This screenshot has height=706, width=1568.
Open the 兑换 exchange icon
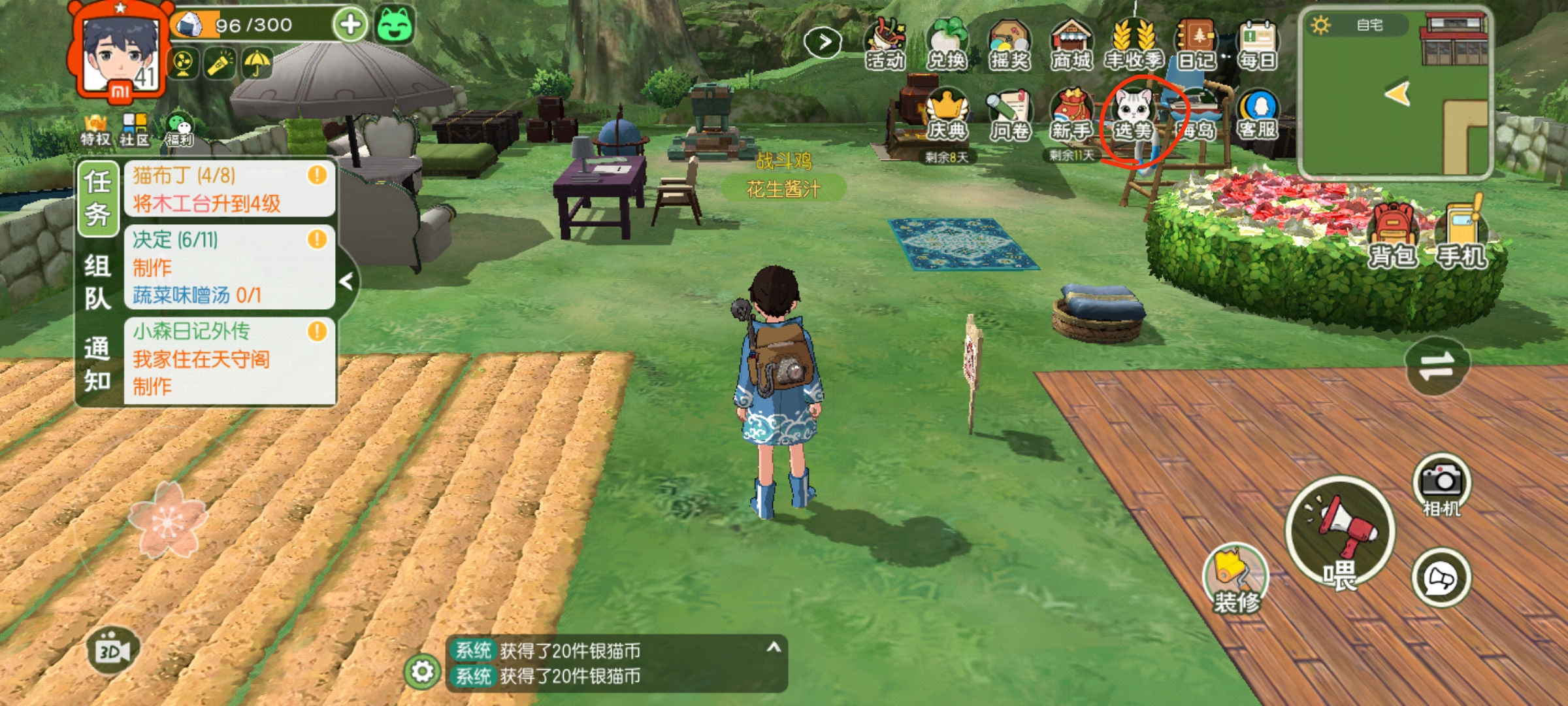tap(946, 44)
